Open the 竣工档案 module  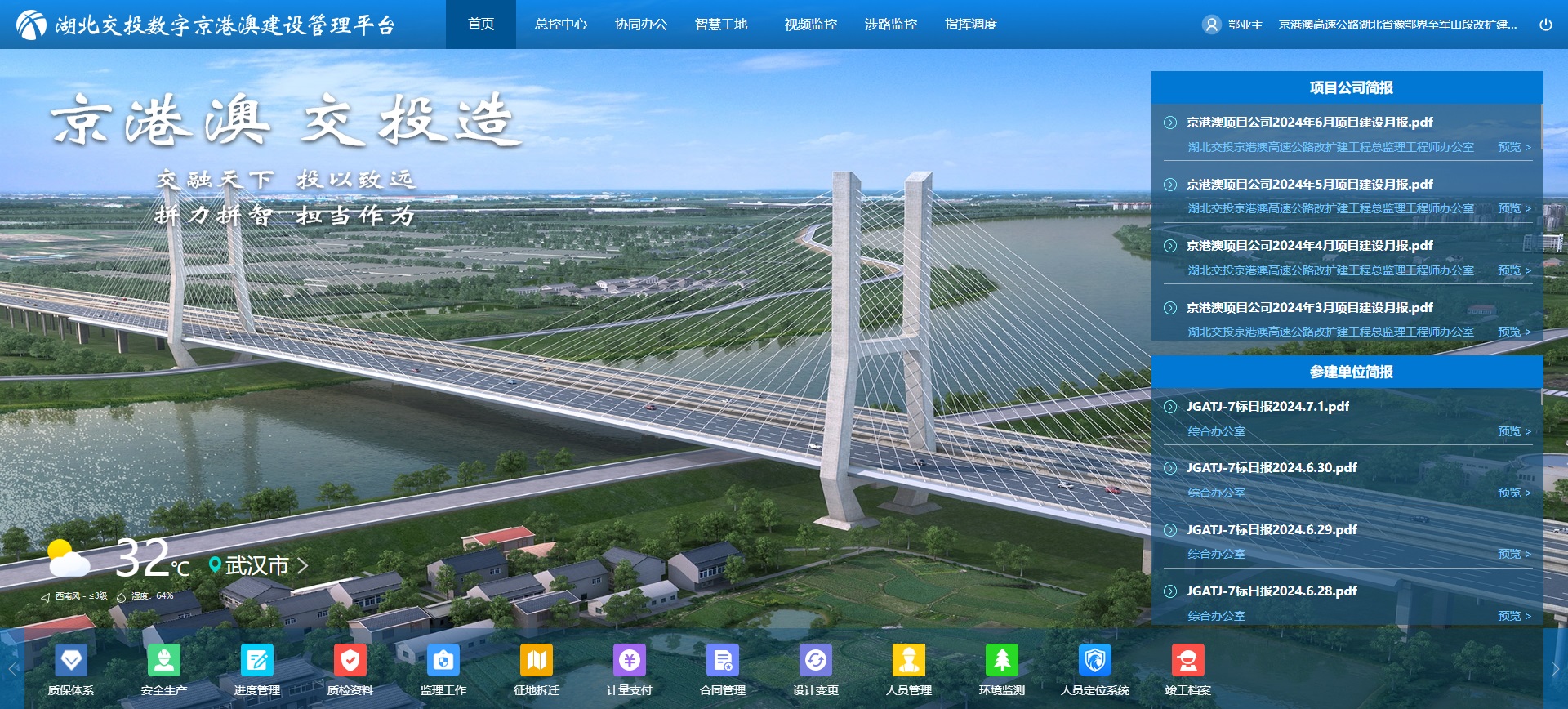pos(1188,661)
